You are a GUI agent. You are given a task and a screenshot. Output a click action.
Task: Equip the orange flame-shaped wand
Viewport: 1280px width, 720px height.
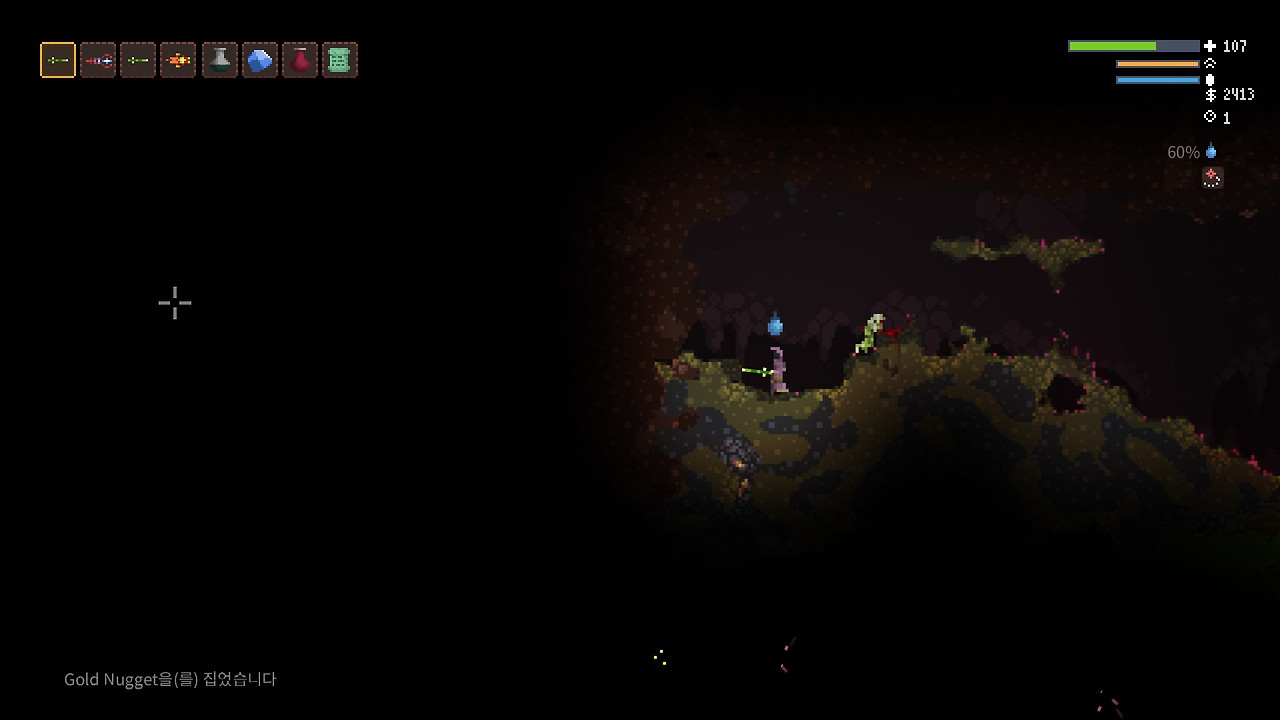(x=178, y=60)
